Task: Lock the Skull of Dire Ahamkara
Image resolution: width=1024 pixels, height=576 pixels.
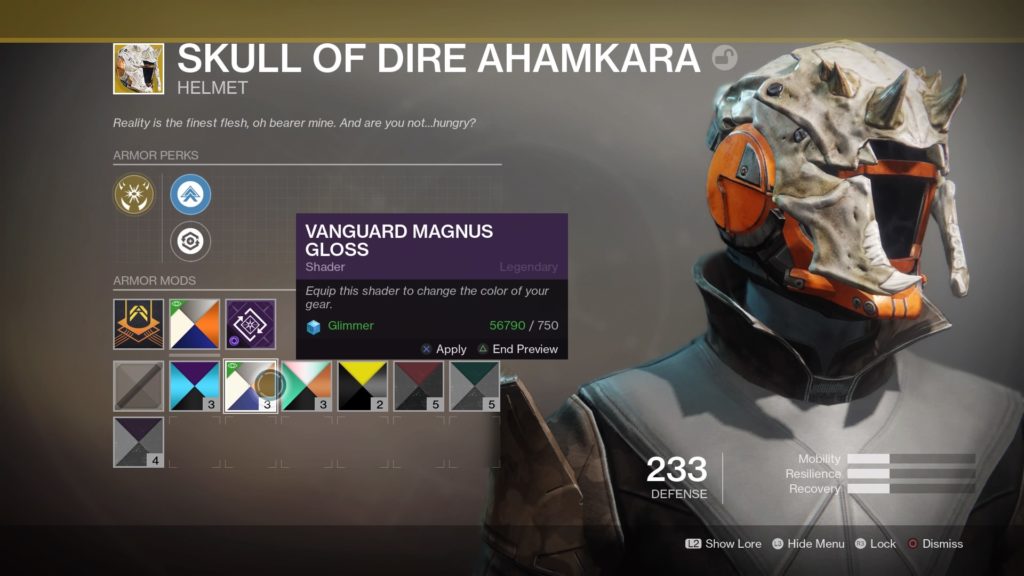Action: (875, 544)
